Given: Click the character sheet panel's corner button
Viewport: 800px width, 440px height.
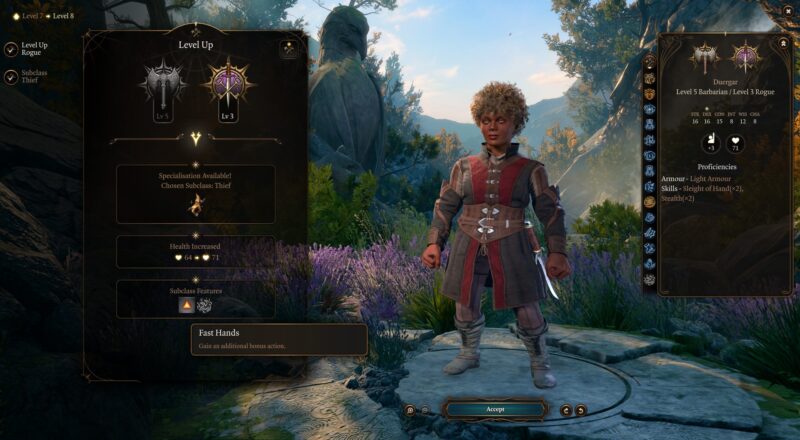Looking at the screenshot, I should (782, 44).
